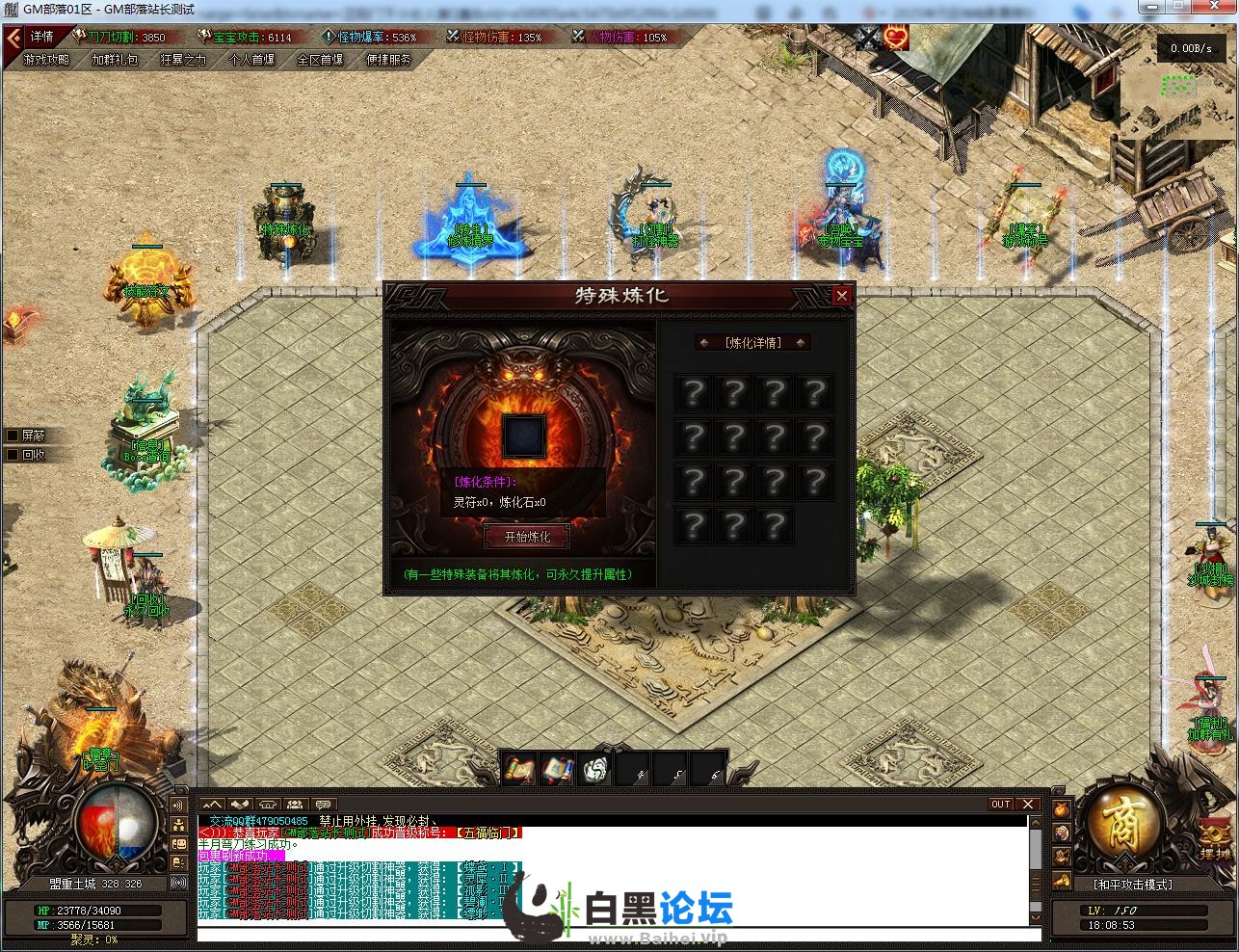The height and width of the screenshot is (952, 1239).
Task: Open the 全区首爆 server first-drop menu
Action: (x=320, y=60)
